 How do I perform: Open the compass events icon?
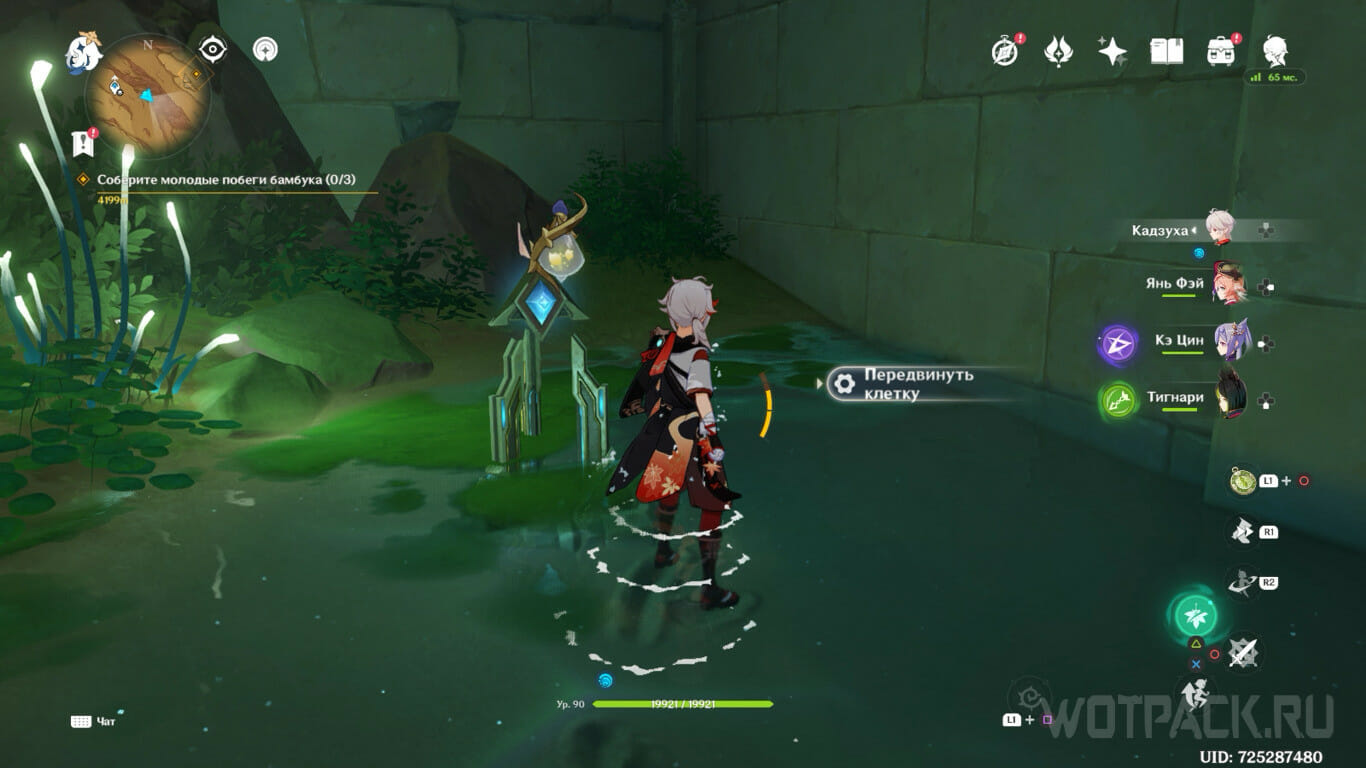[1004, 51]
